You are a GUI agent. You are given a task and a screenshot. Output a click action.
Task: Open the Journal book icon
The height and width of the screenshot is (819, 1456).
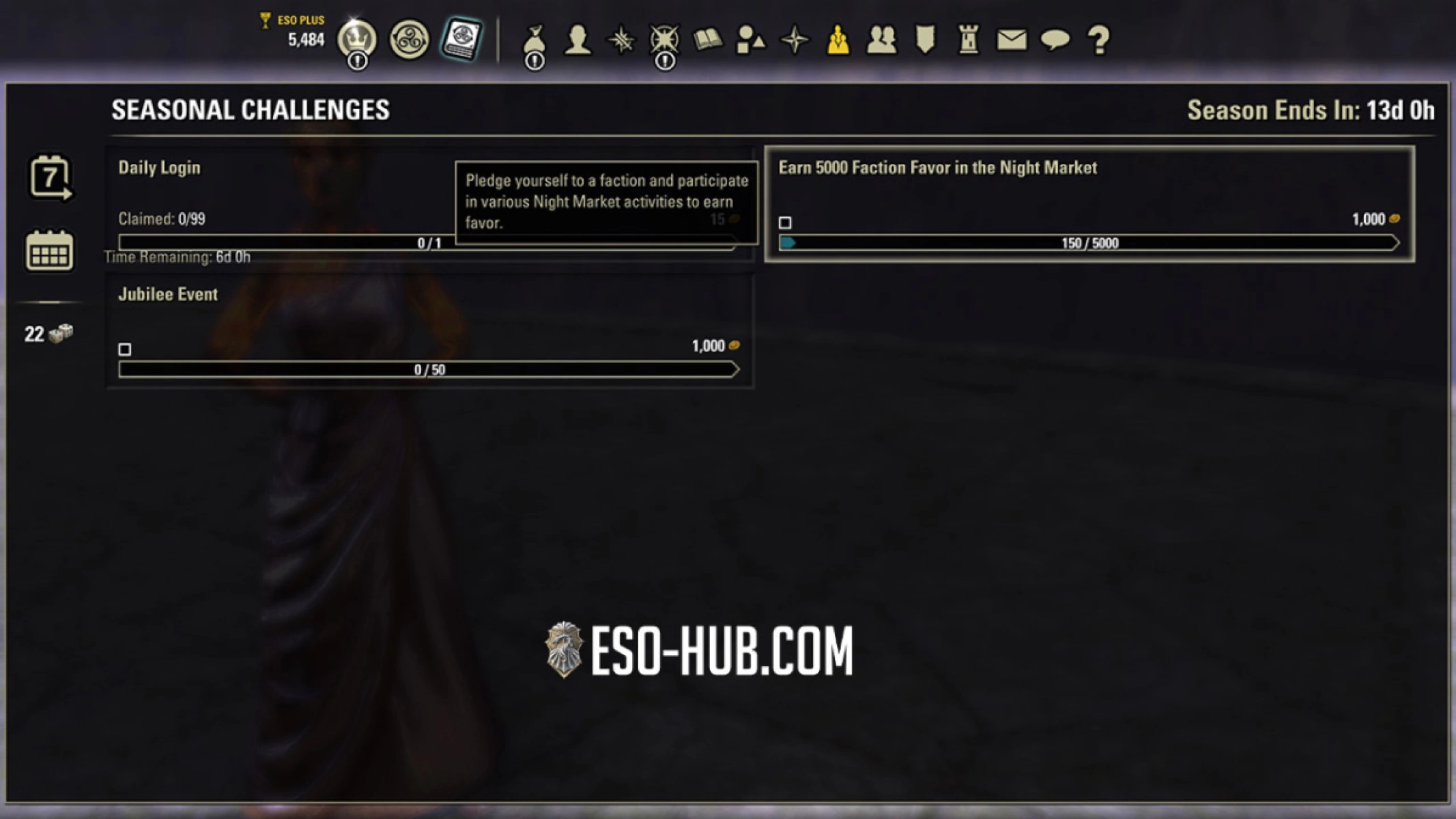(x=706, y=41)
